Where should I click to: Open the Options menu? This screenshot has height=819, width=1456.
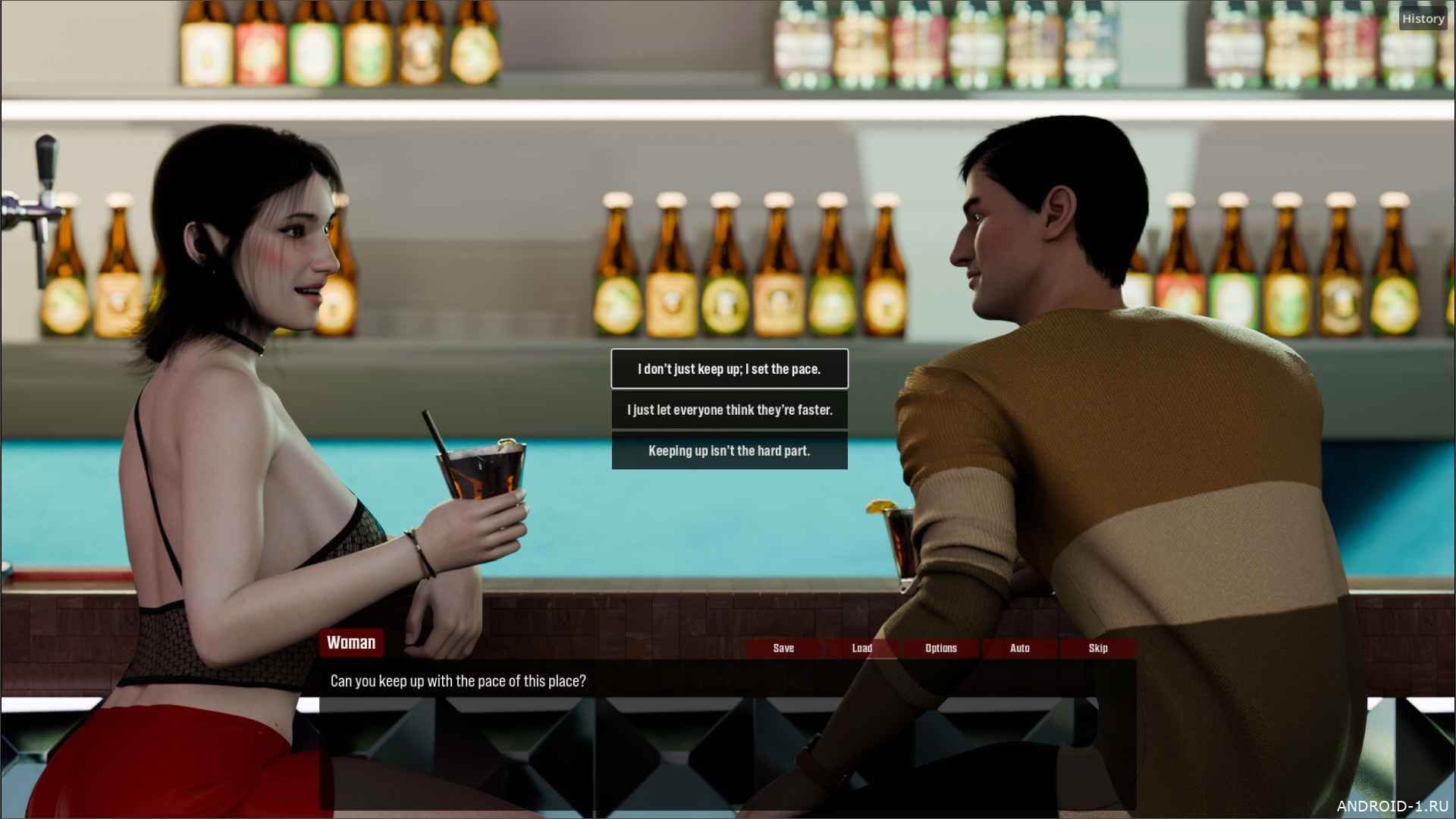pyautogui.click(x=940, y=648)
